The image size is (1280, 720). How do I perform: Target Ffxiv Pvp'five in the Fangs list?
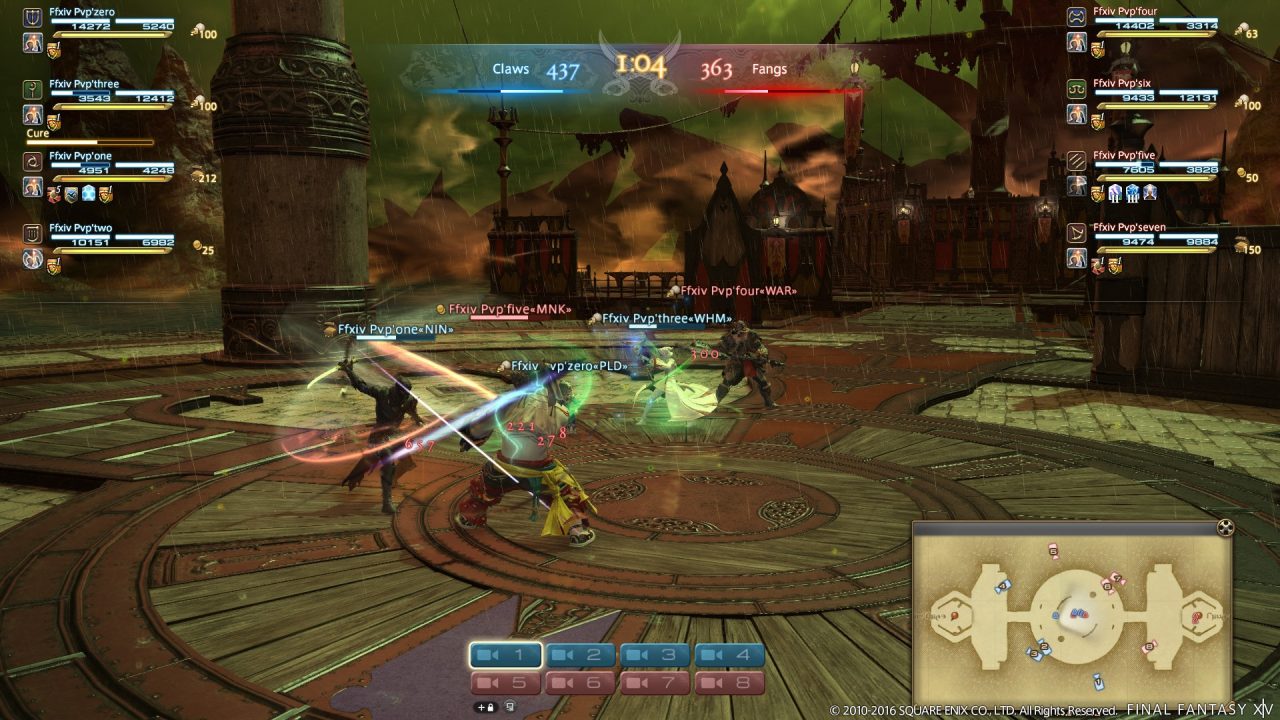[x=1124, y=156]
